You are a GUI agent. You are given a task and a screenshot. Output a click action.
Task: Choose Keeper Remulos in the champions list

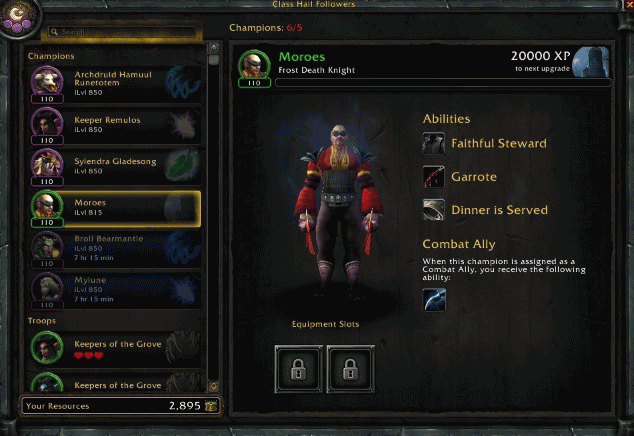114,124
